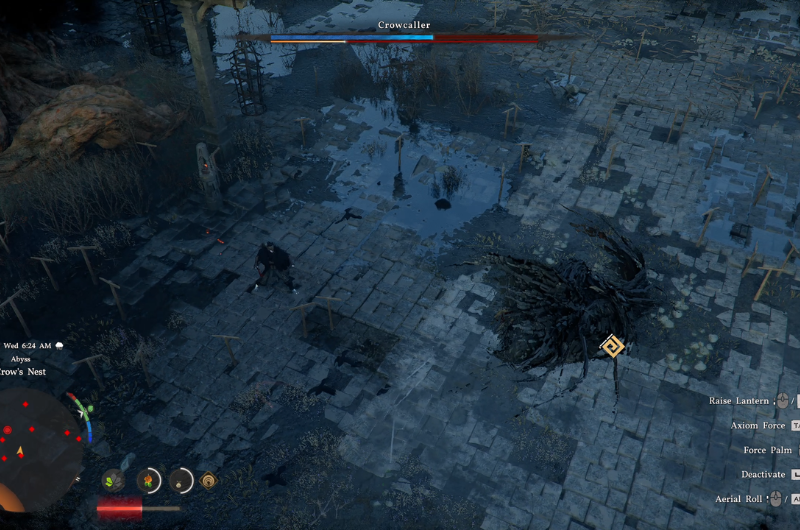Use the orange flower consumable slot
This screenshot has height=530, width=800.
149,481
